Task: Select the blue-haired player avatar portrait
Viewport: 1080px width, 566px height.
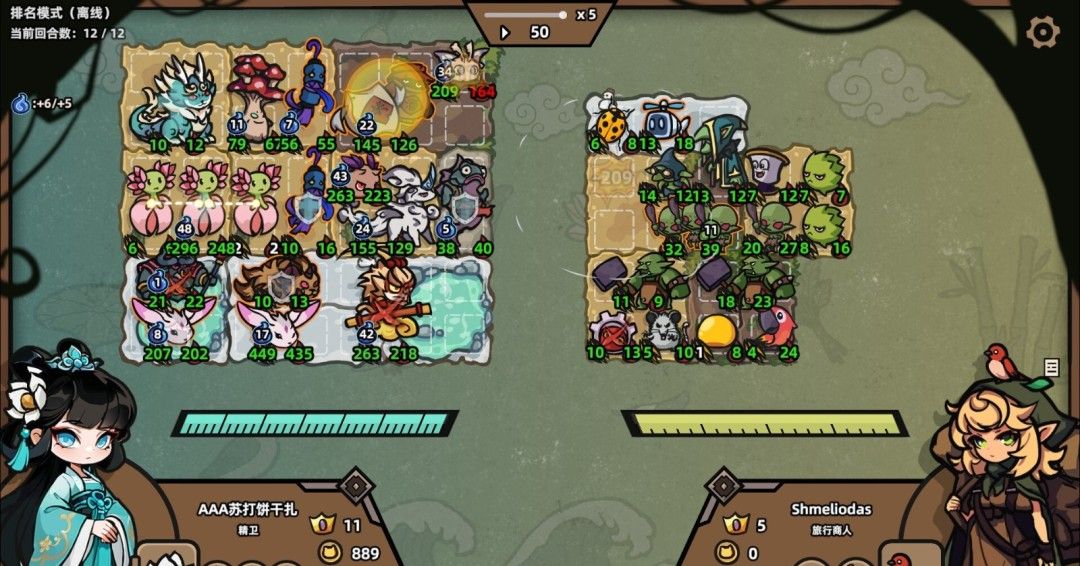Action: pos(70,455)
